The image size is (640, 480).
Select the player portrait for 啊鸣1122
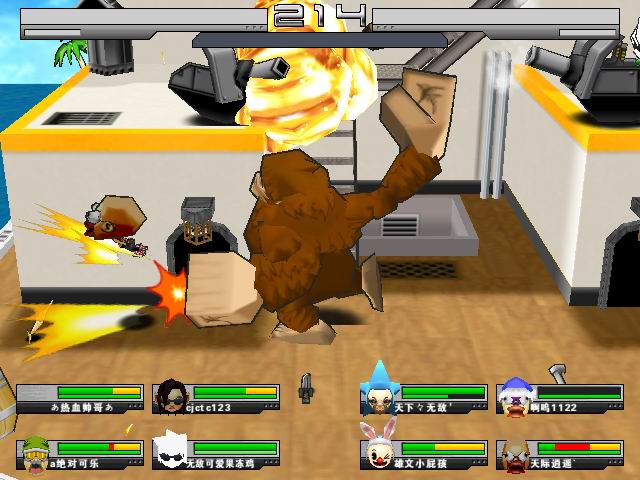[x=514, y=397]
